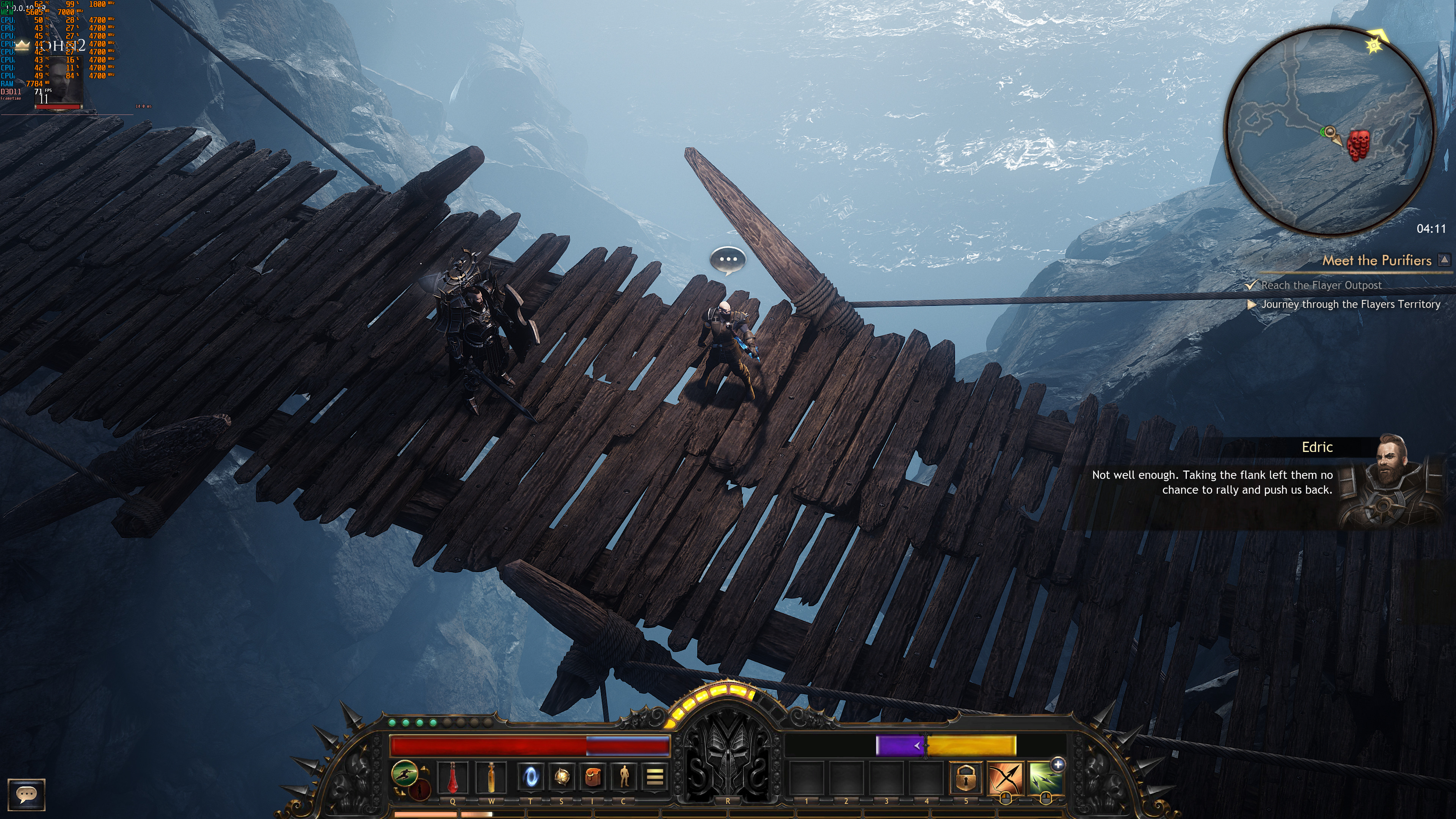Click the red skull marker on the minimap
Viewport: 1456px width, 819px height.
click(1358, 145)
